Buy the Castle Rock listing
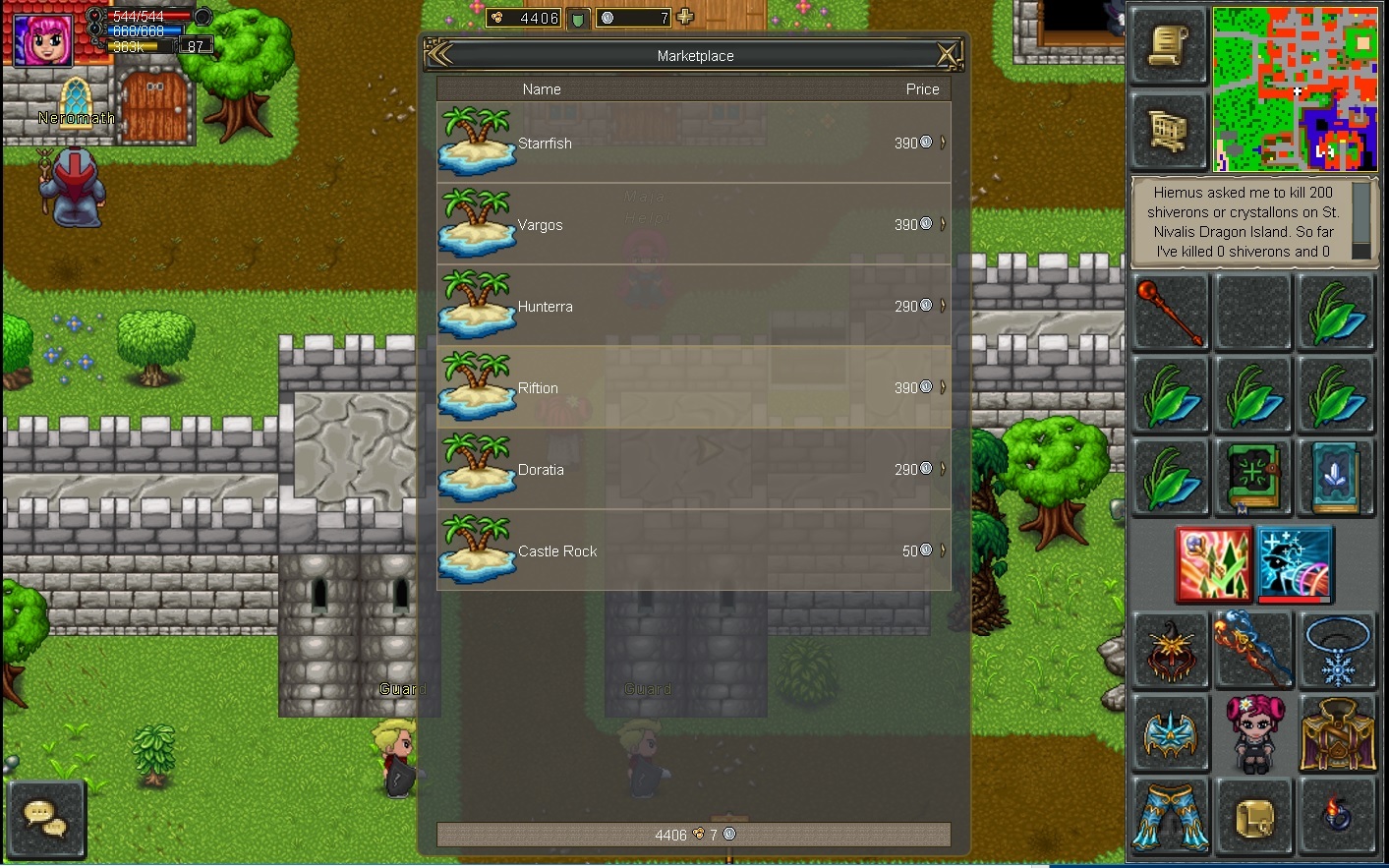1389x868 pixels. point(693,551)
